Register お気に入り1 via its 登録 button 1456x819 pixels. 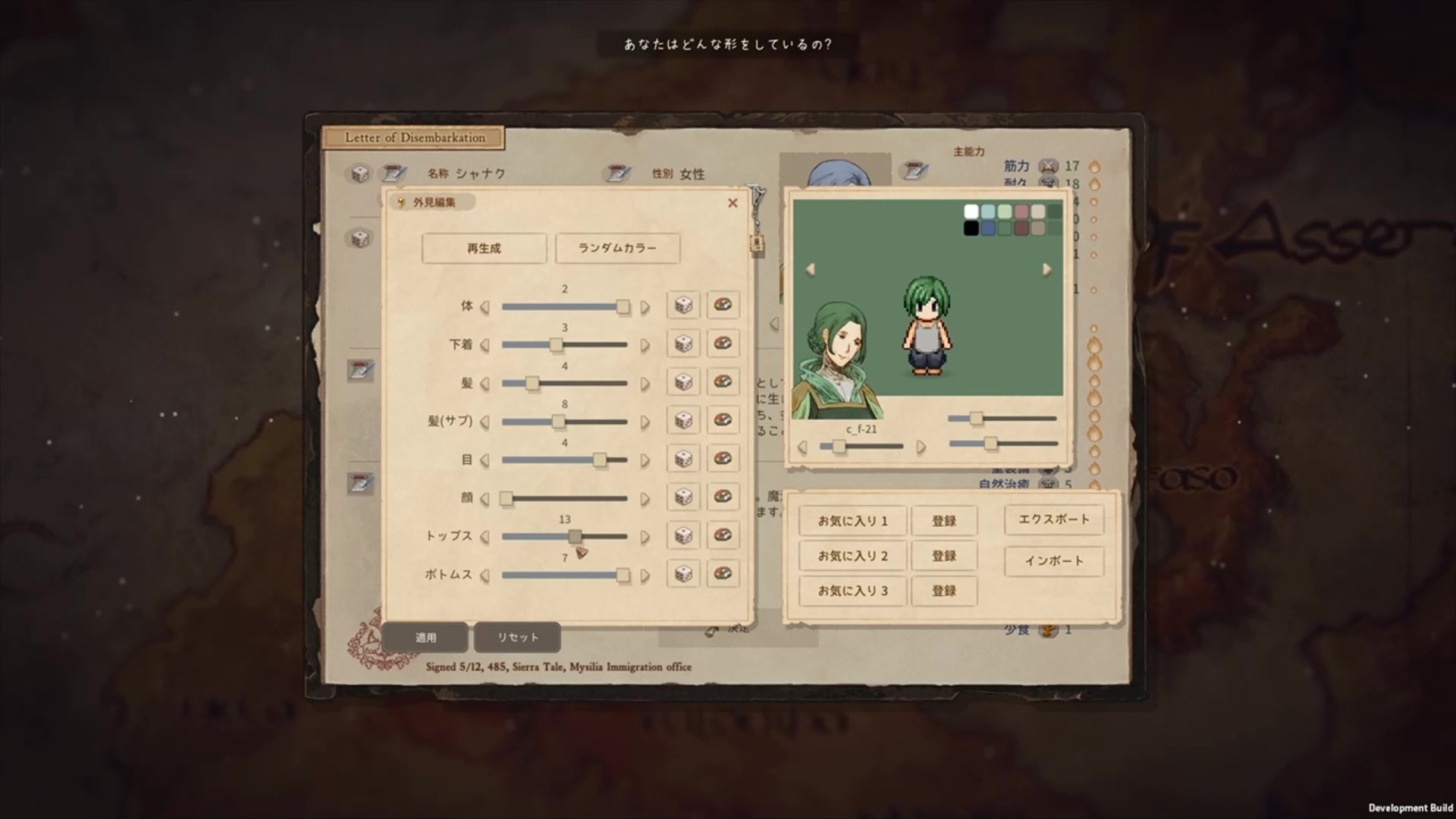[944, 521]
